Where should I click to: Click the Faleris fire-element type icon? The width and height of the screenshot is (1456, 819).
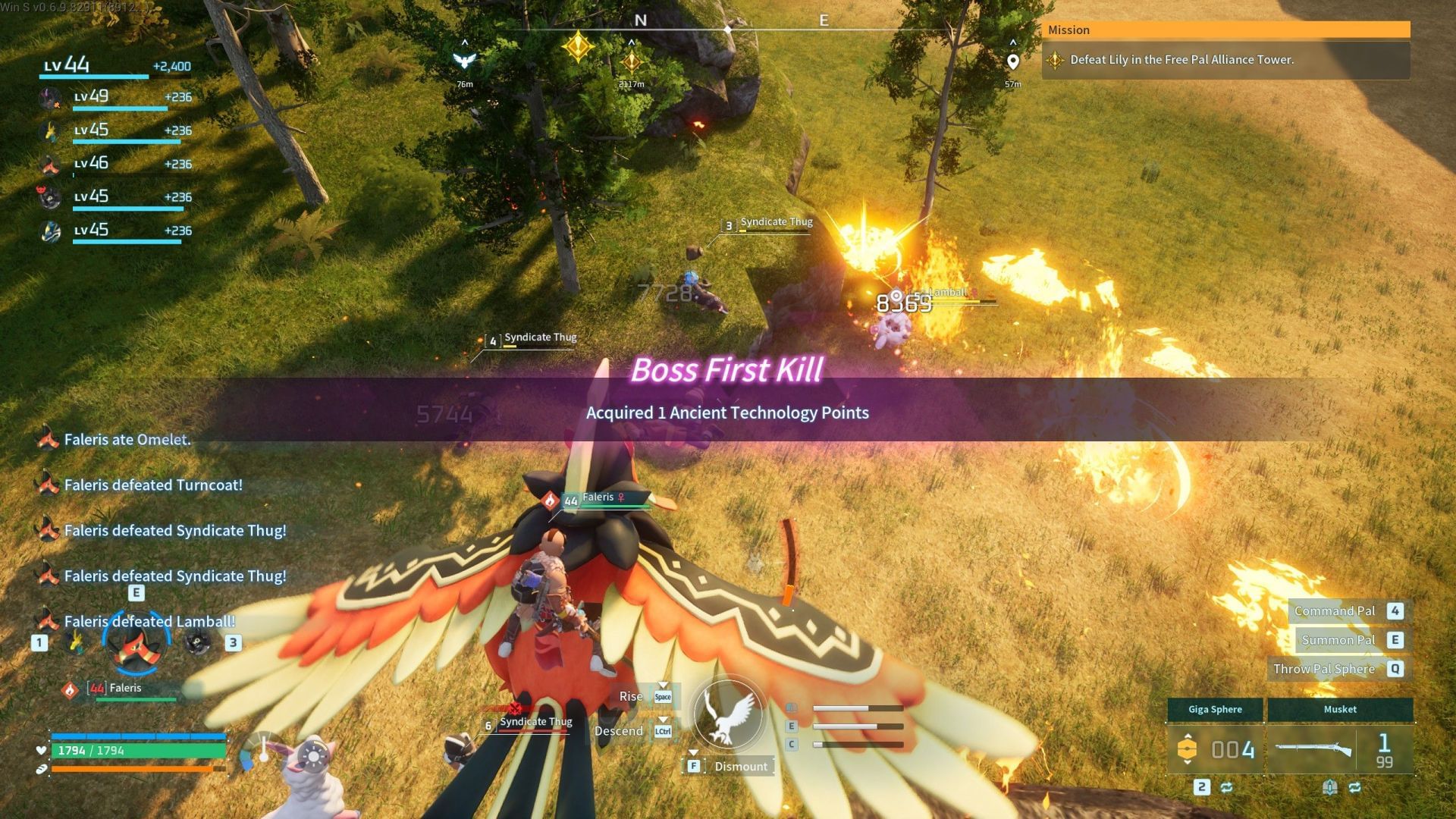[71, 690]
